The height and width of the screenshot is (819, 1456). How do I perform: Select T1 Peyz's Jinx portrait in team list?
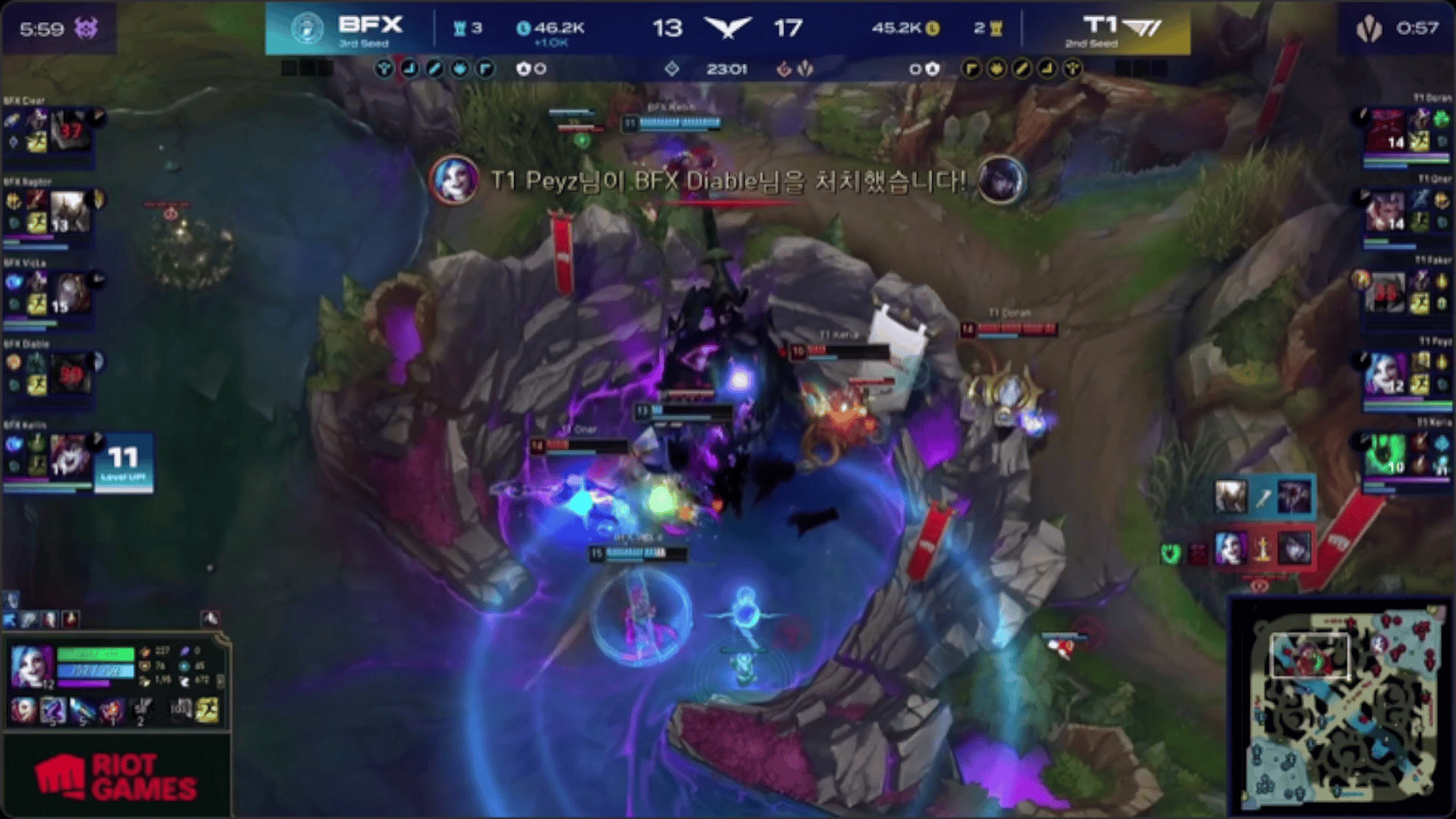[1385, 374]
